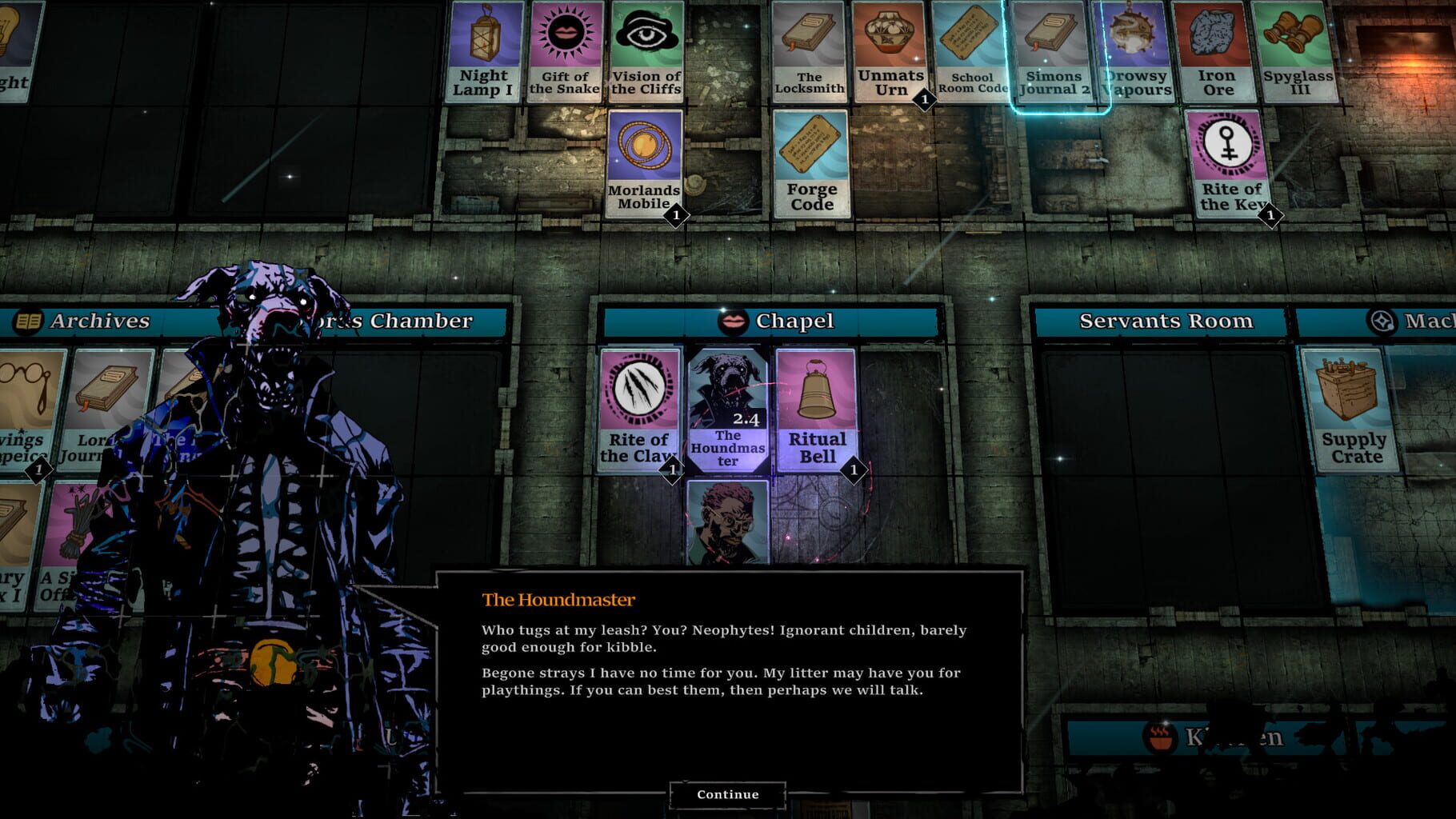The image size is (1456, 819).
Task: Click Rite of the Key card
Action: 1228,164
